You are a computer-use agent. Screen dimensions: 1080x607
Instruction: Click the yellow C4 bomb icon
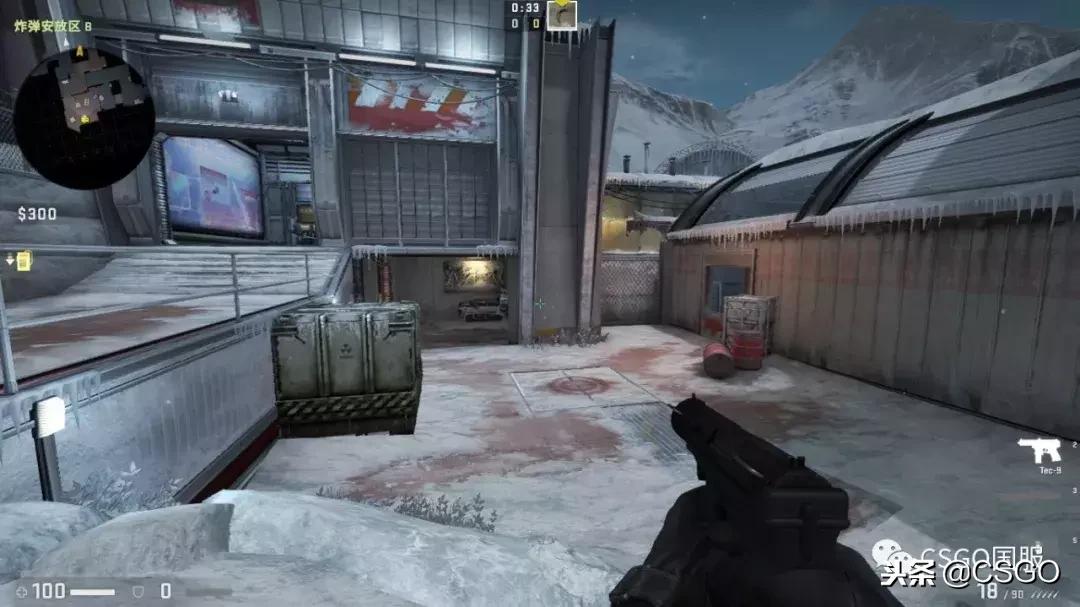point(21,260)
